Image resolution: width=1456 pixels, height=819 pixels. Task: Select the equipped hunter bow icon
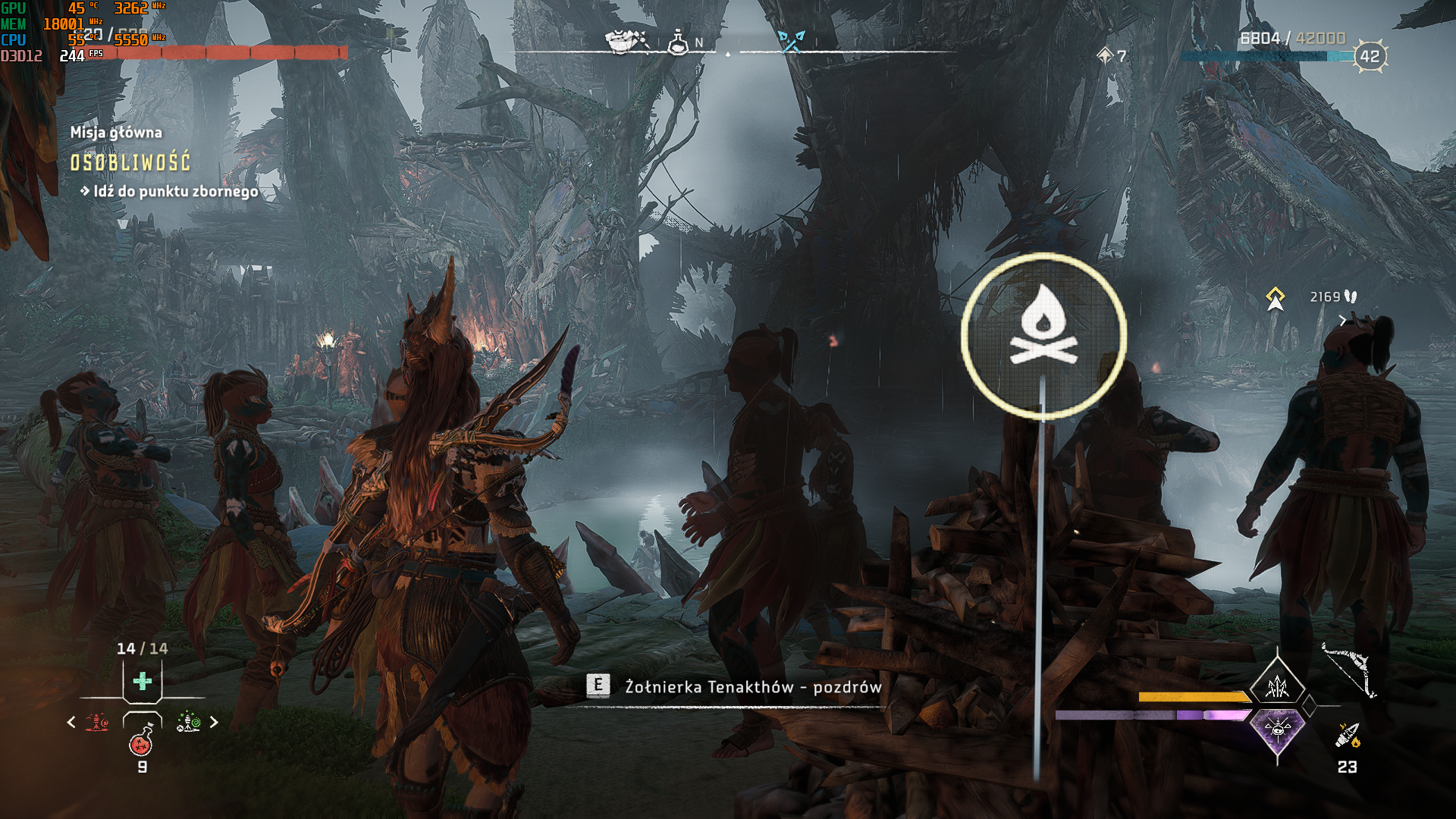(1348, 670)
